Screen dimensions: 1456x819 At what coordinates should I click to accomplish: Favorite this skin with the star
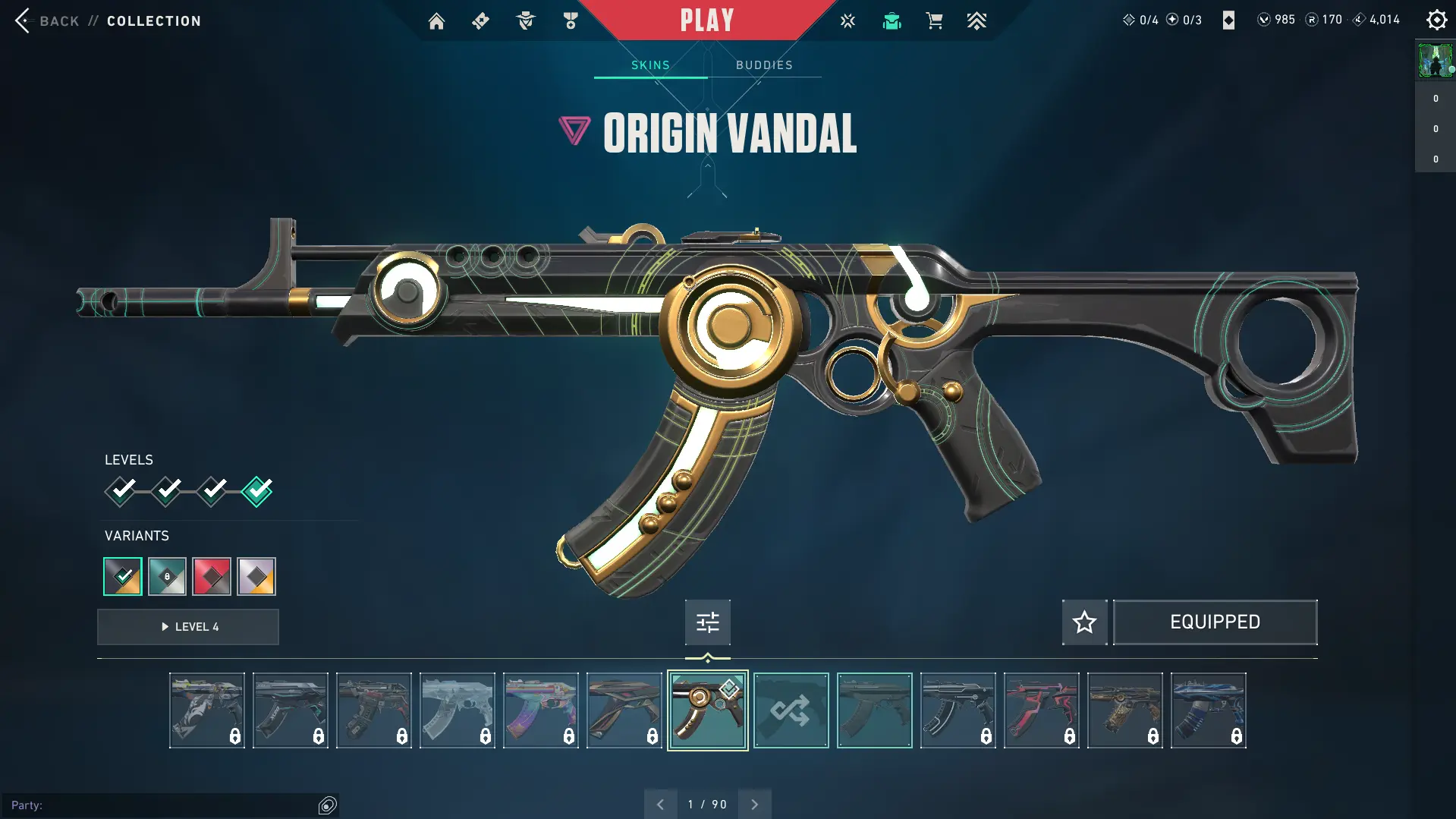coord(1084,622)
